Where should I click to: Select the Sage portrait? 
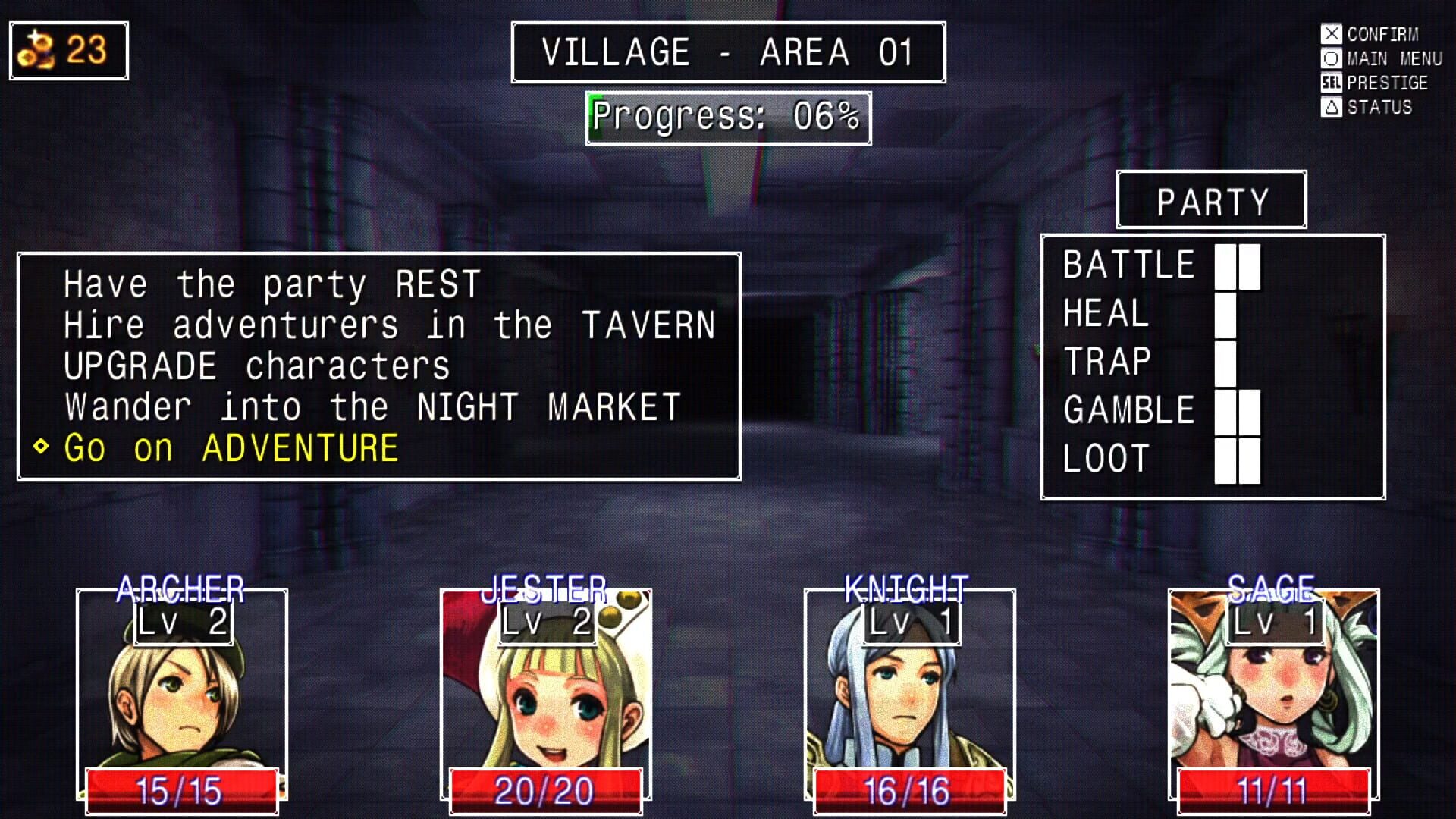1274,698
